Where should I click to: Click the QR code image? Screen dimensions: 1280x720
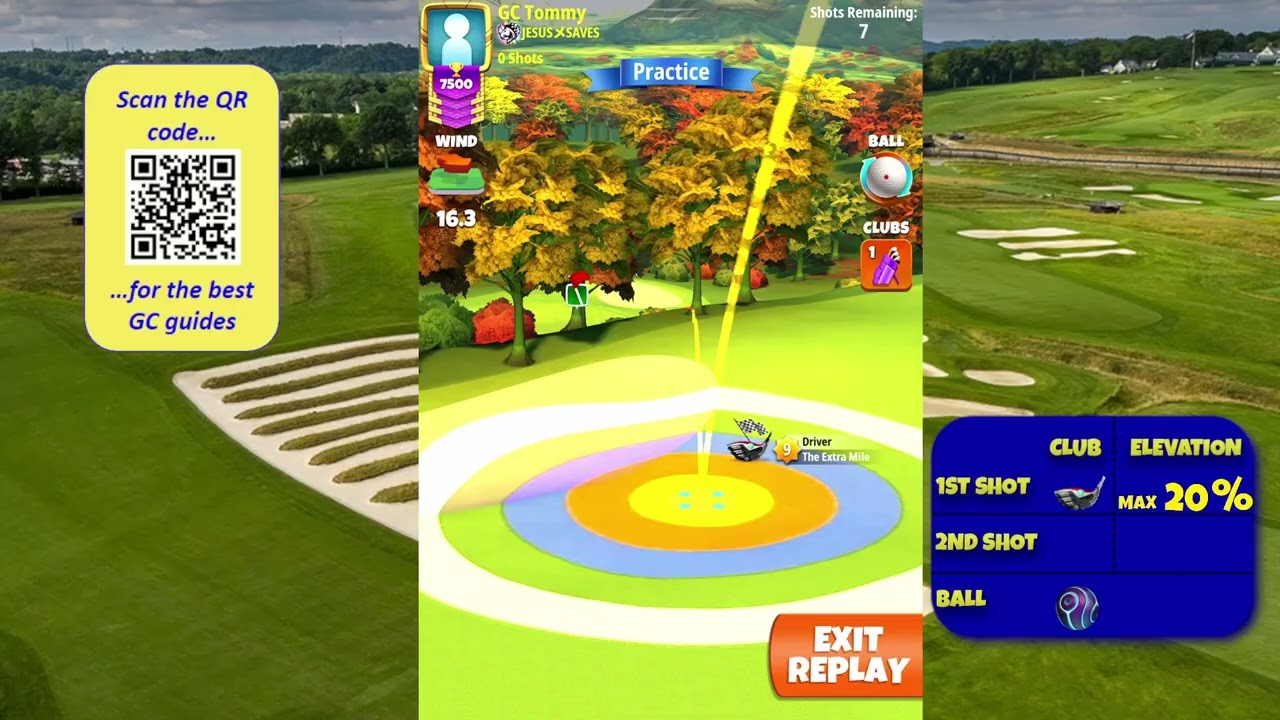coord(182,207)
